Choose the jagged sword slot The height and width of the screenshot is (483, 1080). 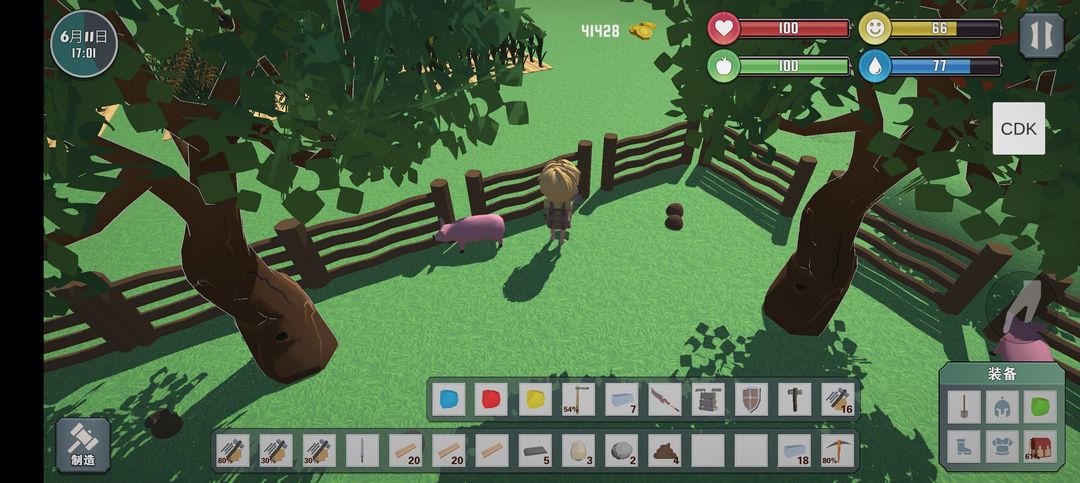point(664,400)
